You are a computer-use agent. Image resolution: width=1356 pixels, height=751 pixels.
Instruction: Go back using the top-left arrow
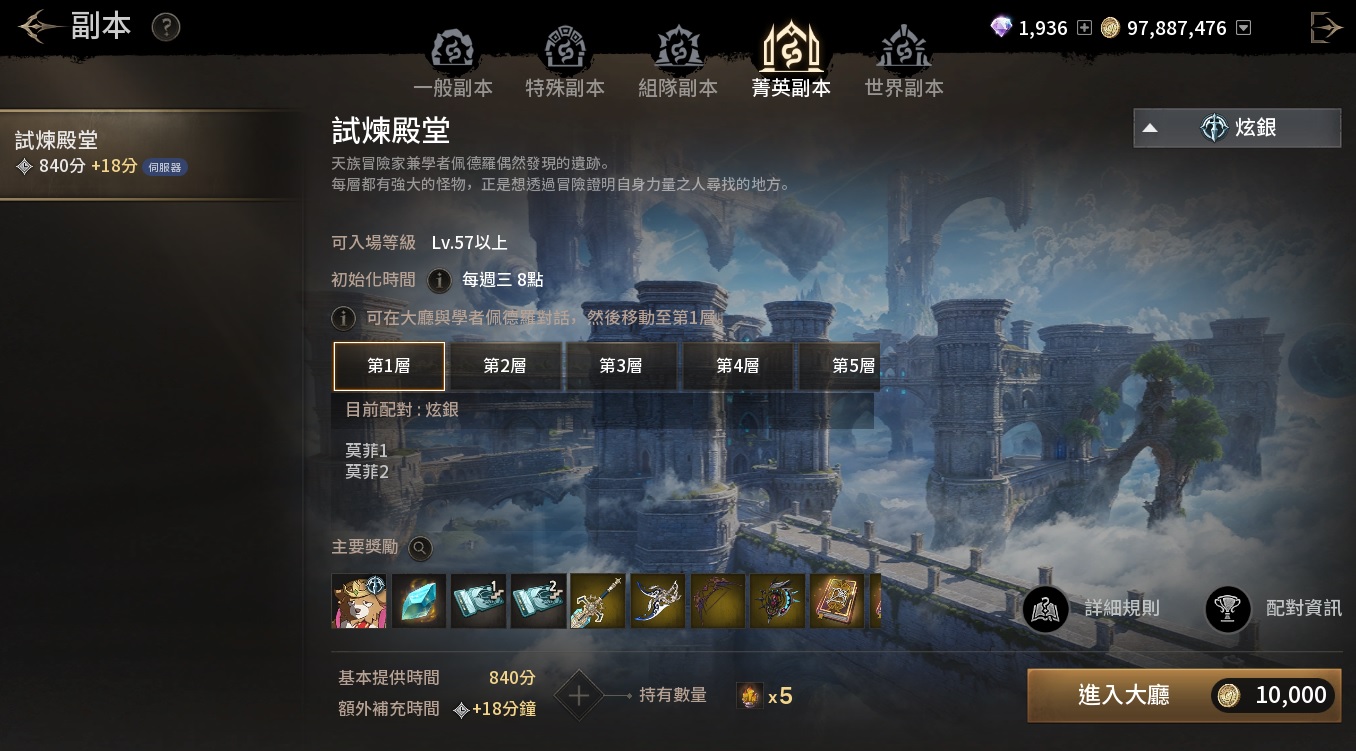coord(38,27)
